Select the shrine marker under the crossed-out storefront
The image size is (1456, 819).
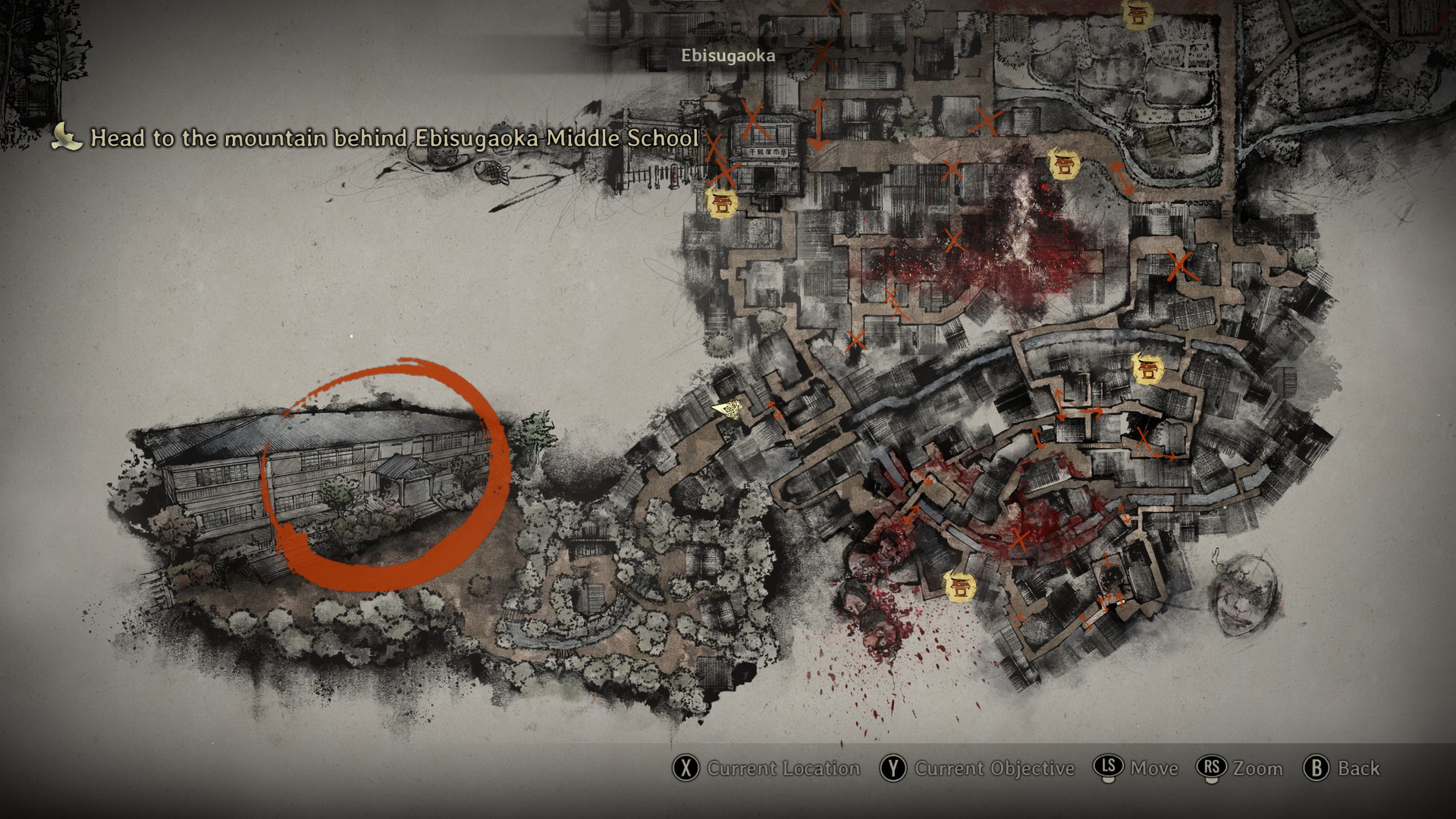721,203
